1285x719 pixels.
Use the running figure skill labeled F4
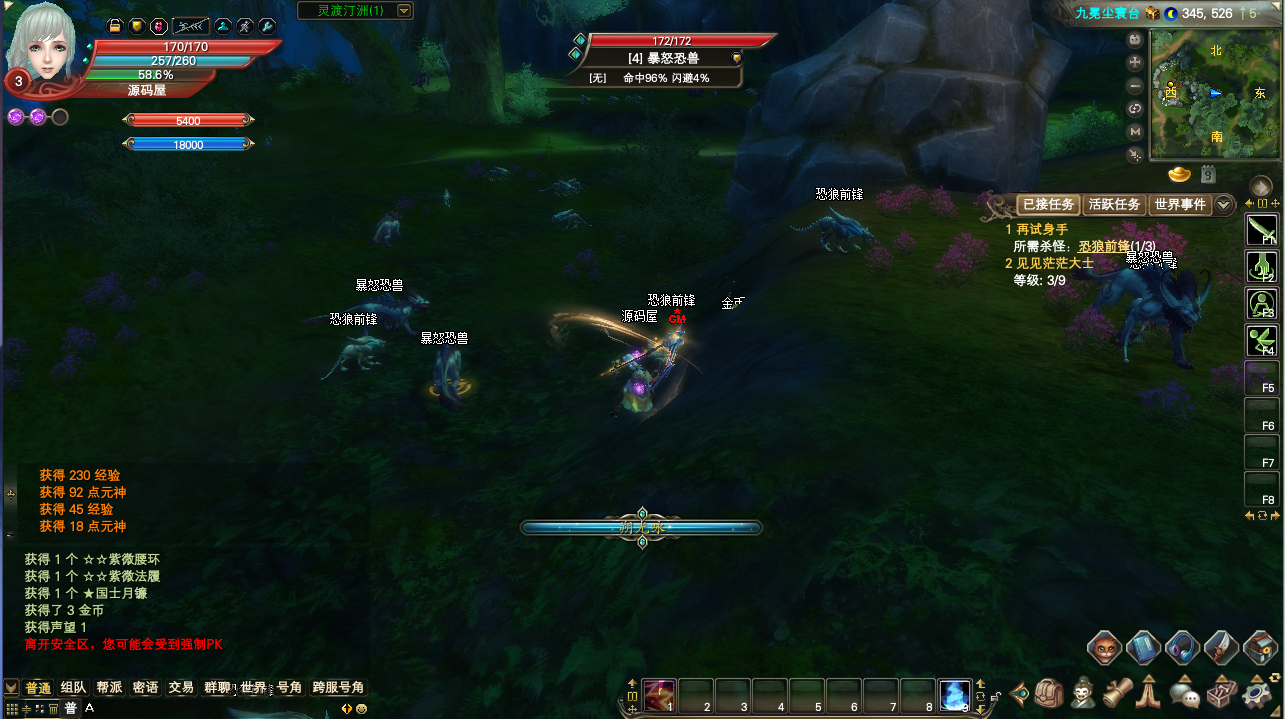[1261, 340]
